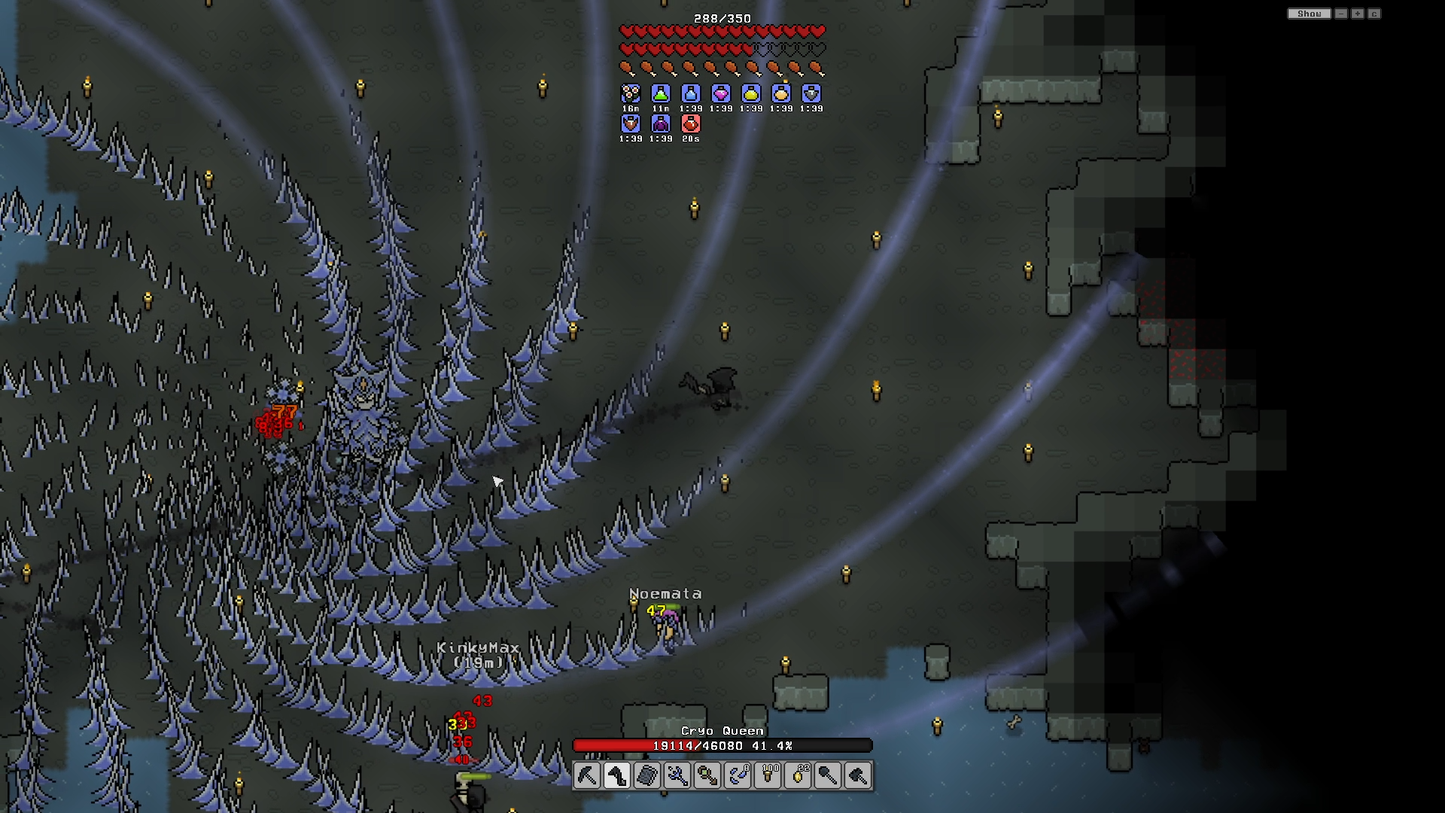Screen dimensions: 1445x813
Task: Click the green flask buff icon
Action: click(x=660, y=94)
